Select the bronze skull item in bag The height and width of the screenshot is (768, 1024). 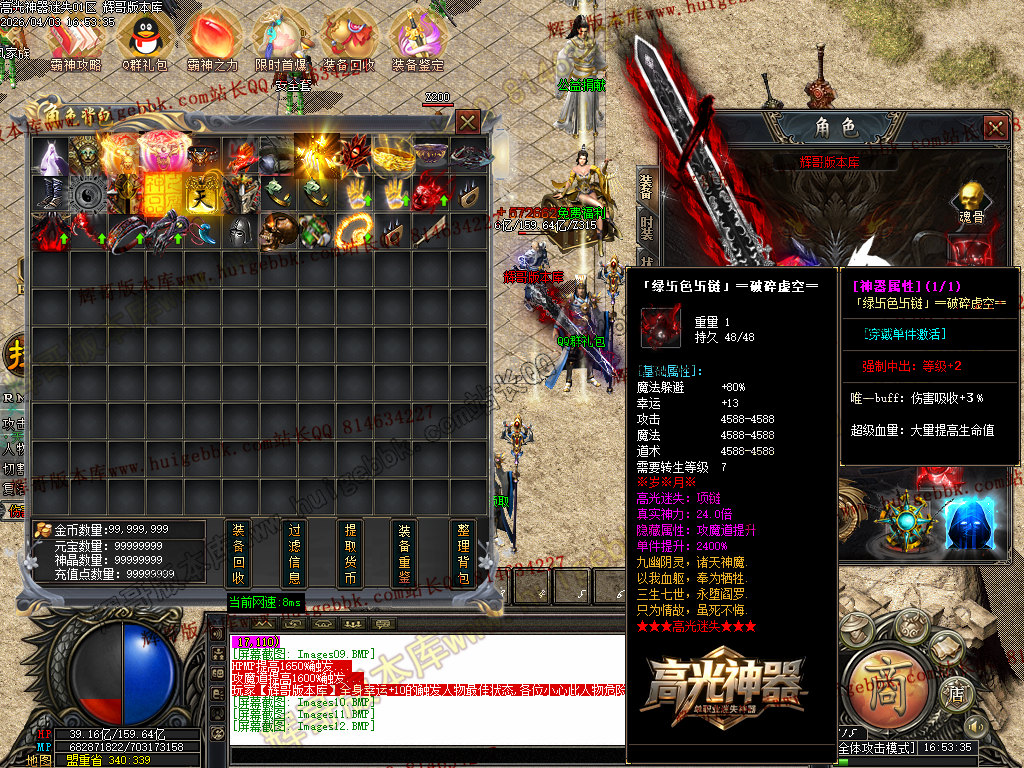coord(274,230)
